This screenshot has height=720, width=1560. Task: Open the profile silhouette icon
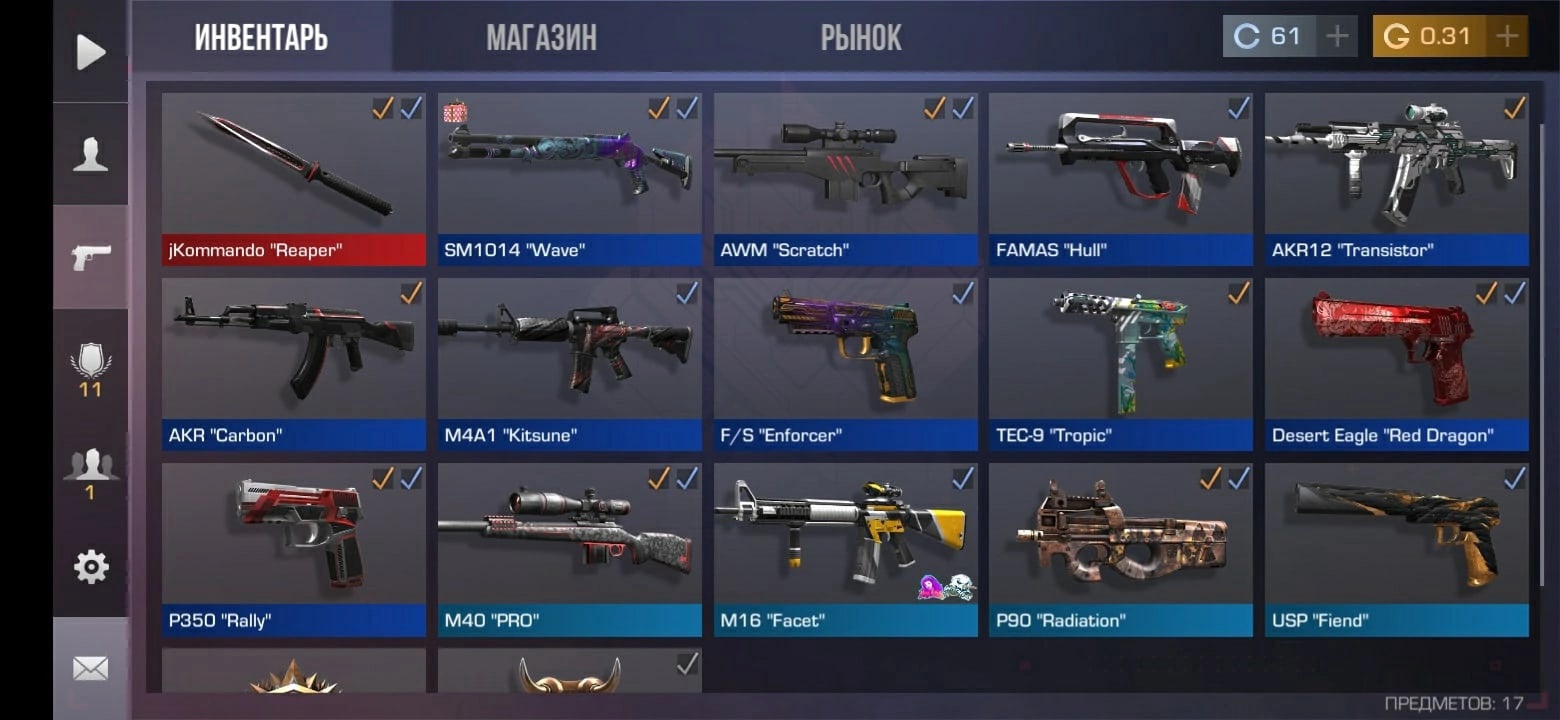tap(90, 155)
